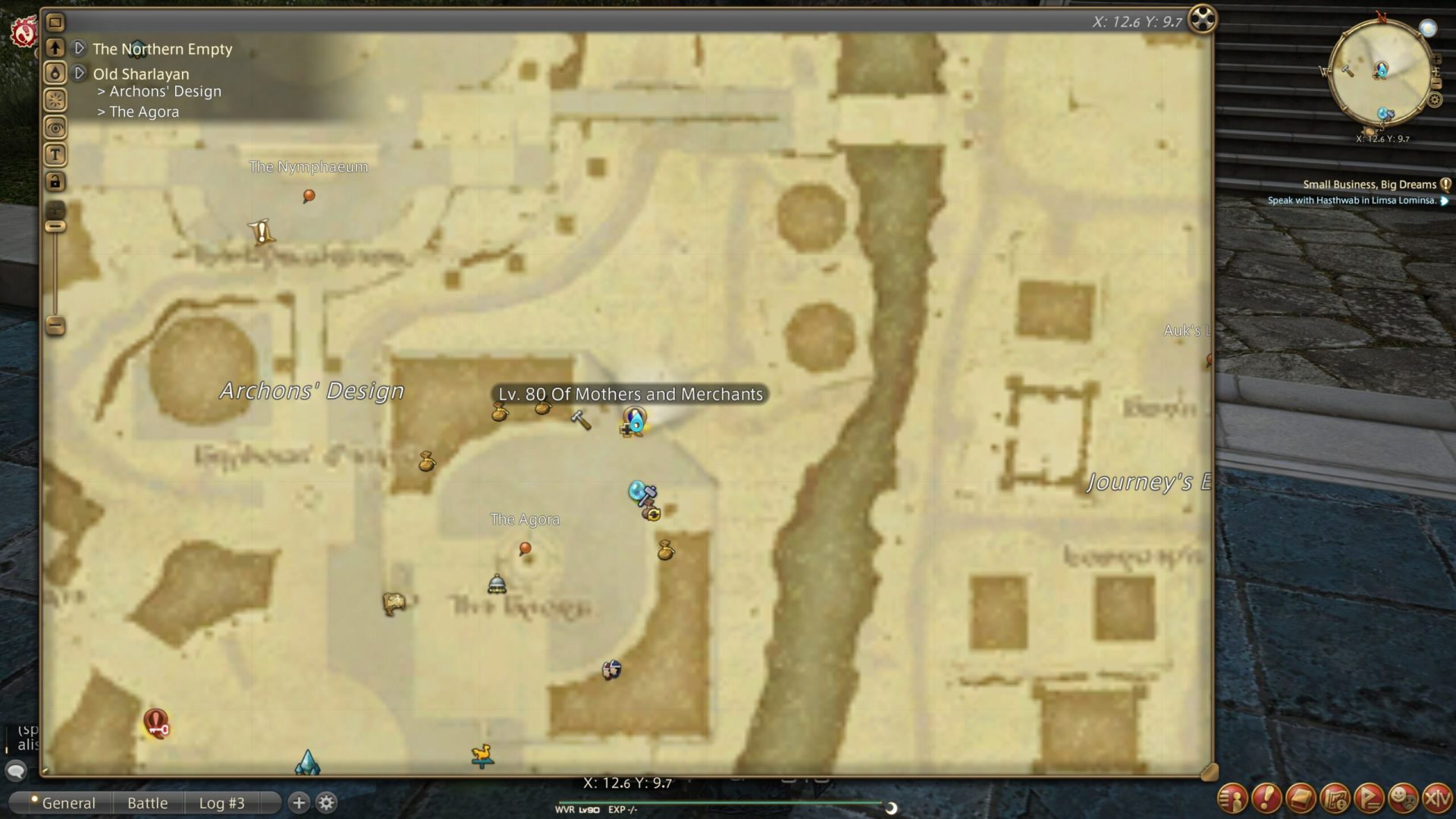Expand the arrow beside The Northern Empty
1456x819 pixels.
pos(79,48)
